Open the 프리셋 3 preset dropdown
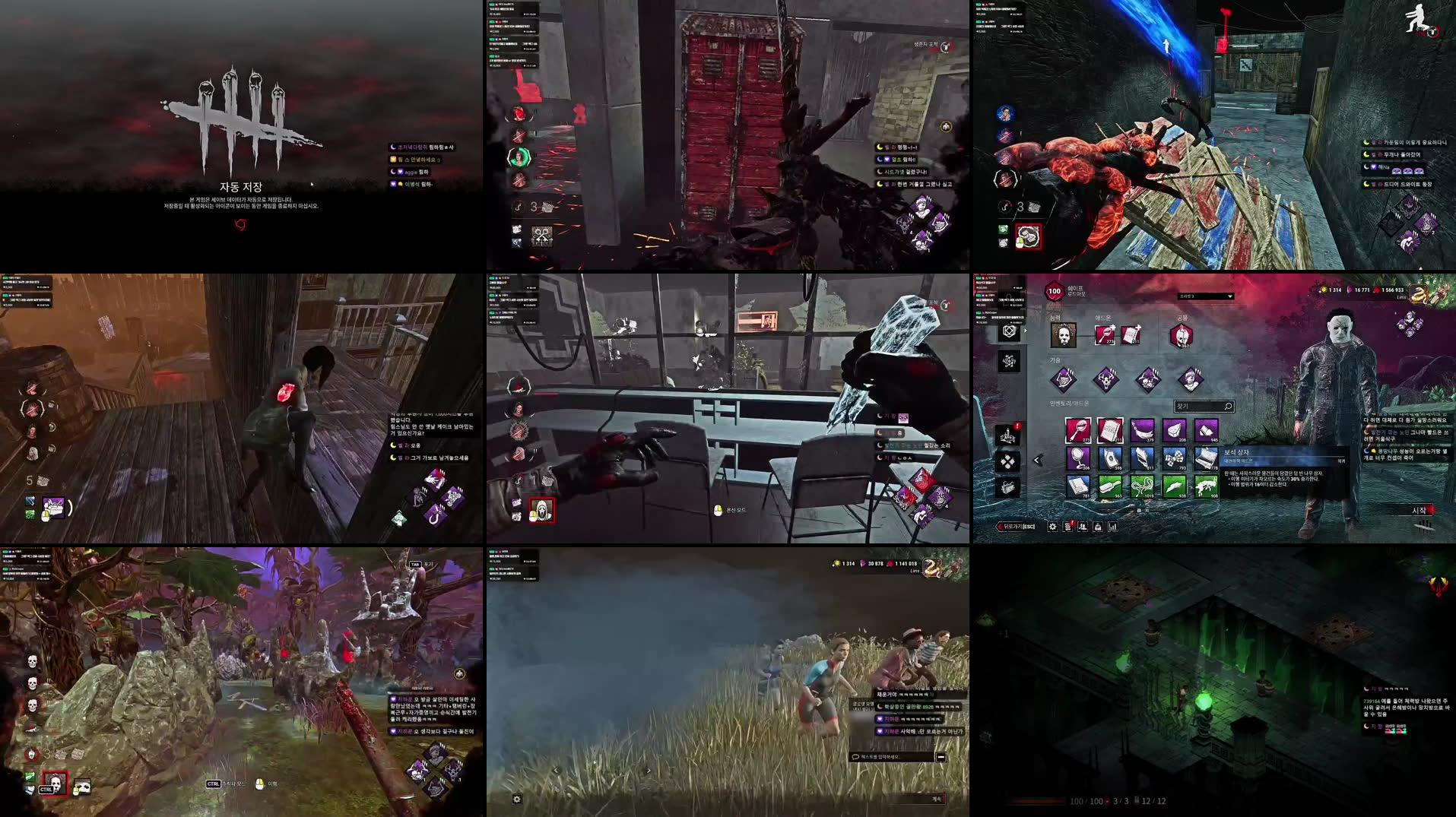Viewport: 1456px width, 817px height. 1205,296
